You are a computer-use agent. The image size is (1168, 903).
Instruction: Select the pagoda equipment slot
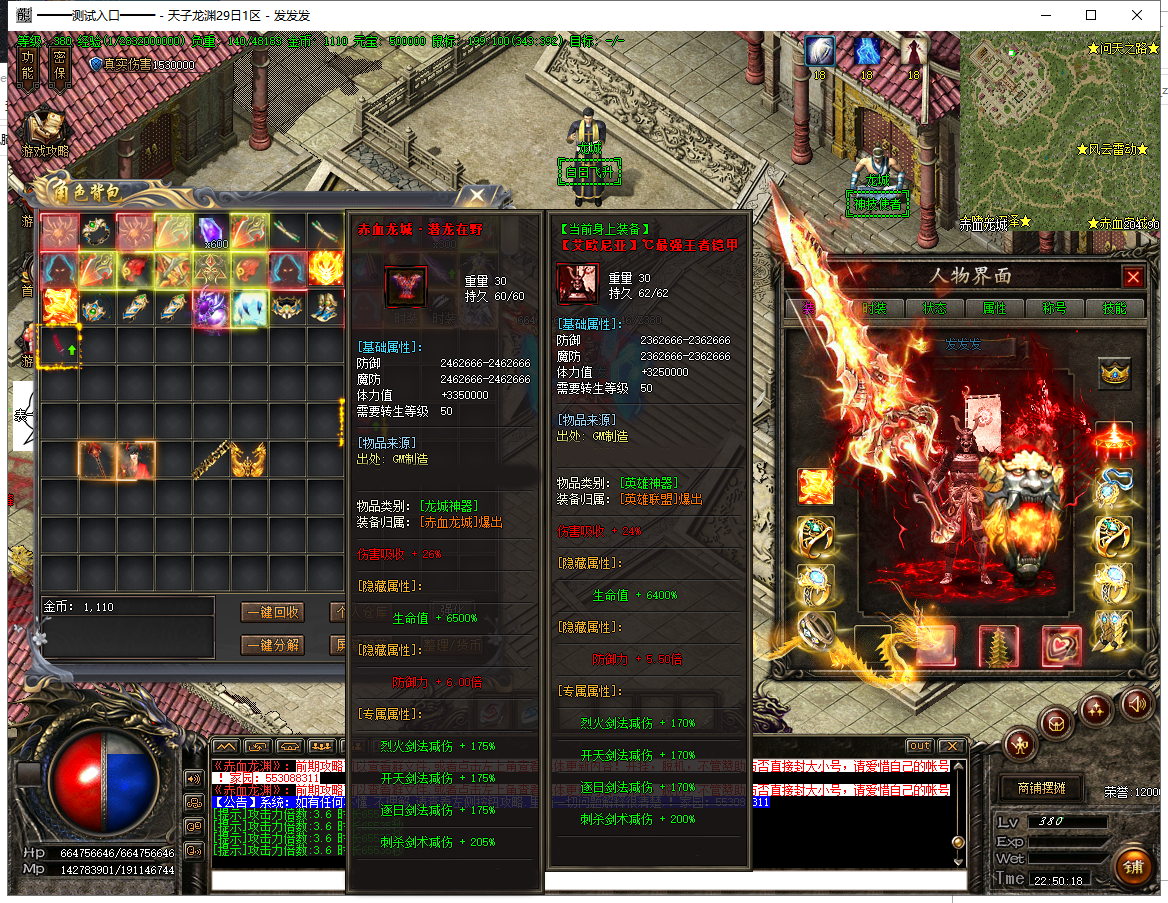tap(997, 646)
